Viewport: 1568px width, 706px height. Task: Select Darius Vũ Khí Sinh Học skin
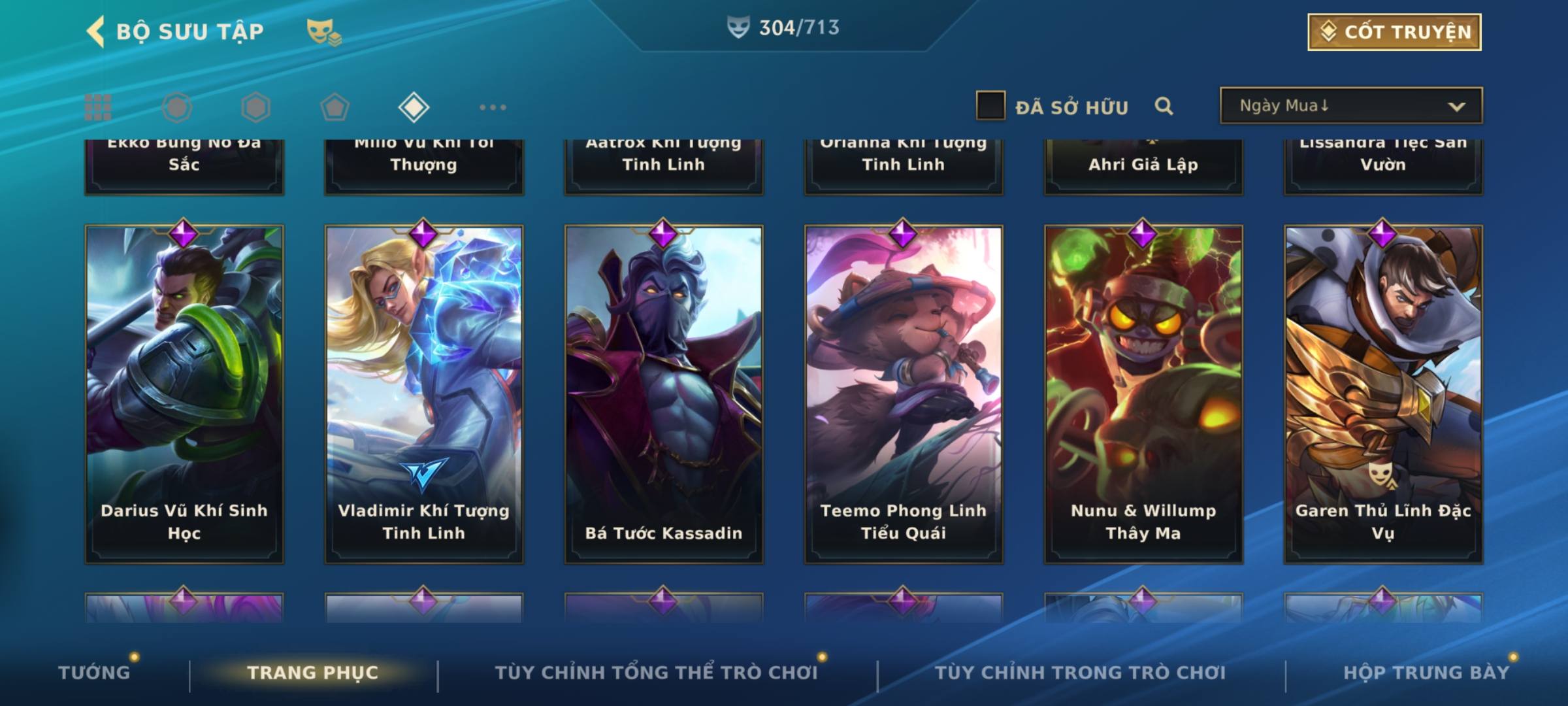[184, 394]
